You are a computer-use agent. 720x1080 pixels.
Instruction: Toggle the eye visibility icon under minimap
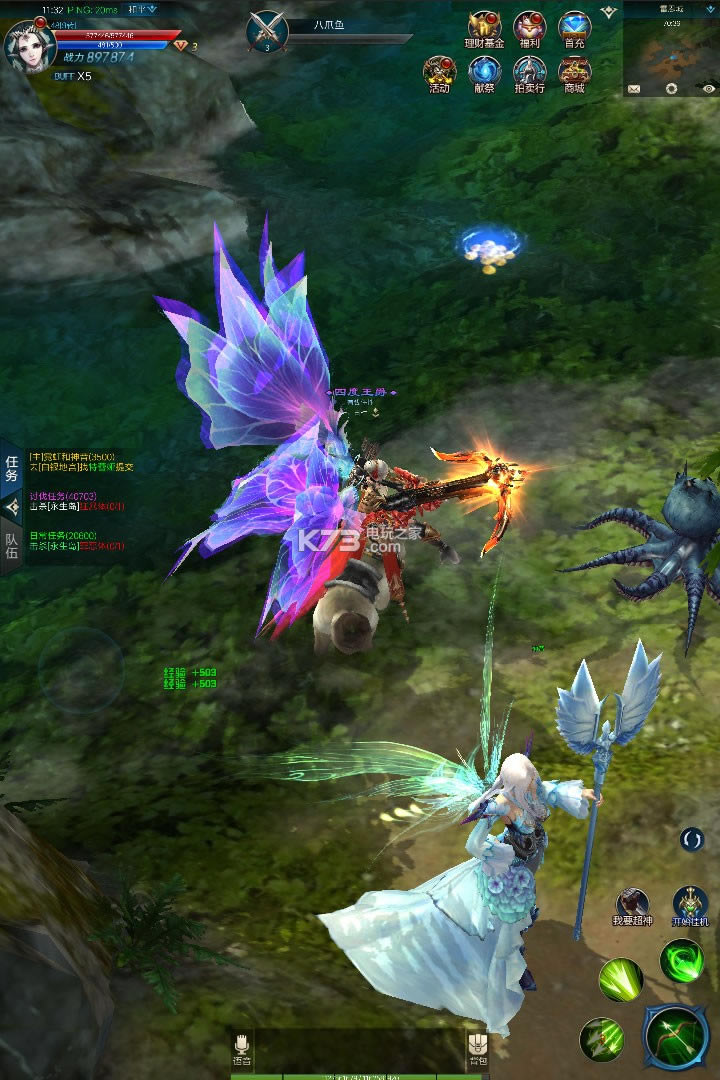coord(708,89)
